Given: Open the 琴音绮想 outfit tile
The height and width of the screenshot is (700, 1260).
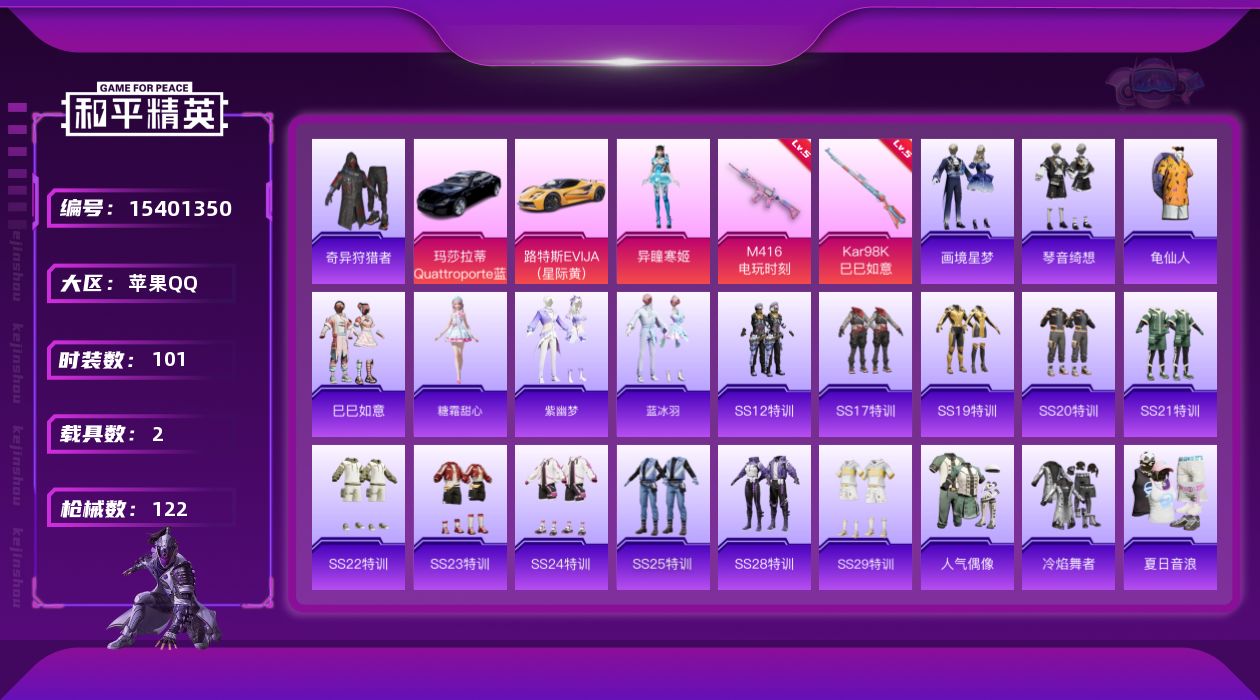Looking at the screenshot, I should pyautogui.click(x=1068, y=211).
